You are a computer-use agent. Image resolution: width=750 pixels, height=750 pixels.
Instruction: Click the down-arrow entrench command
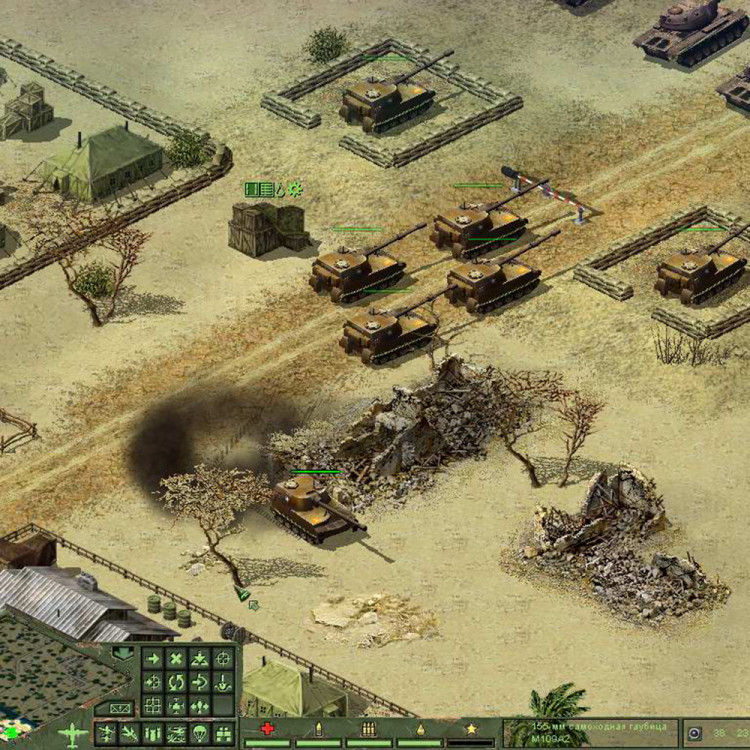click(223, 683)
